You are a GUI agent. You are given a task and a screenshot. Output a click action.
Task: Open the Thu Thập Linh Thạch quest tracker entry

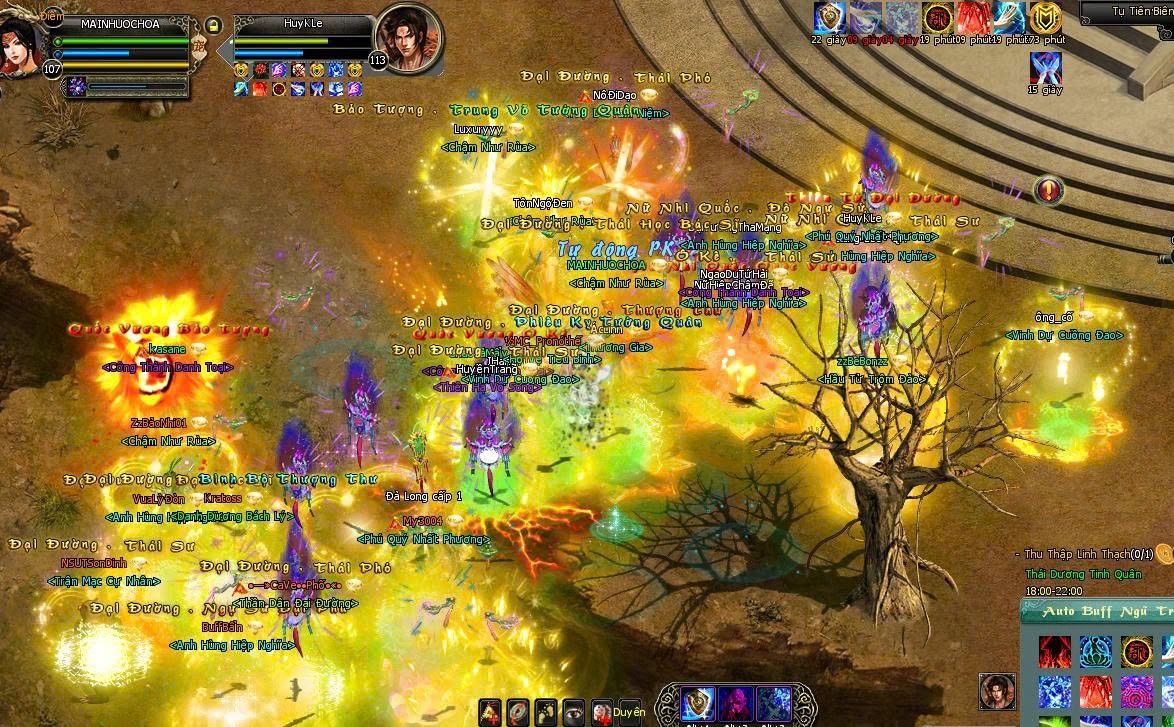[x=1088, y=553]
